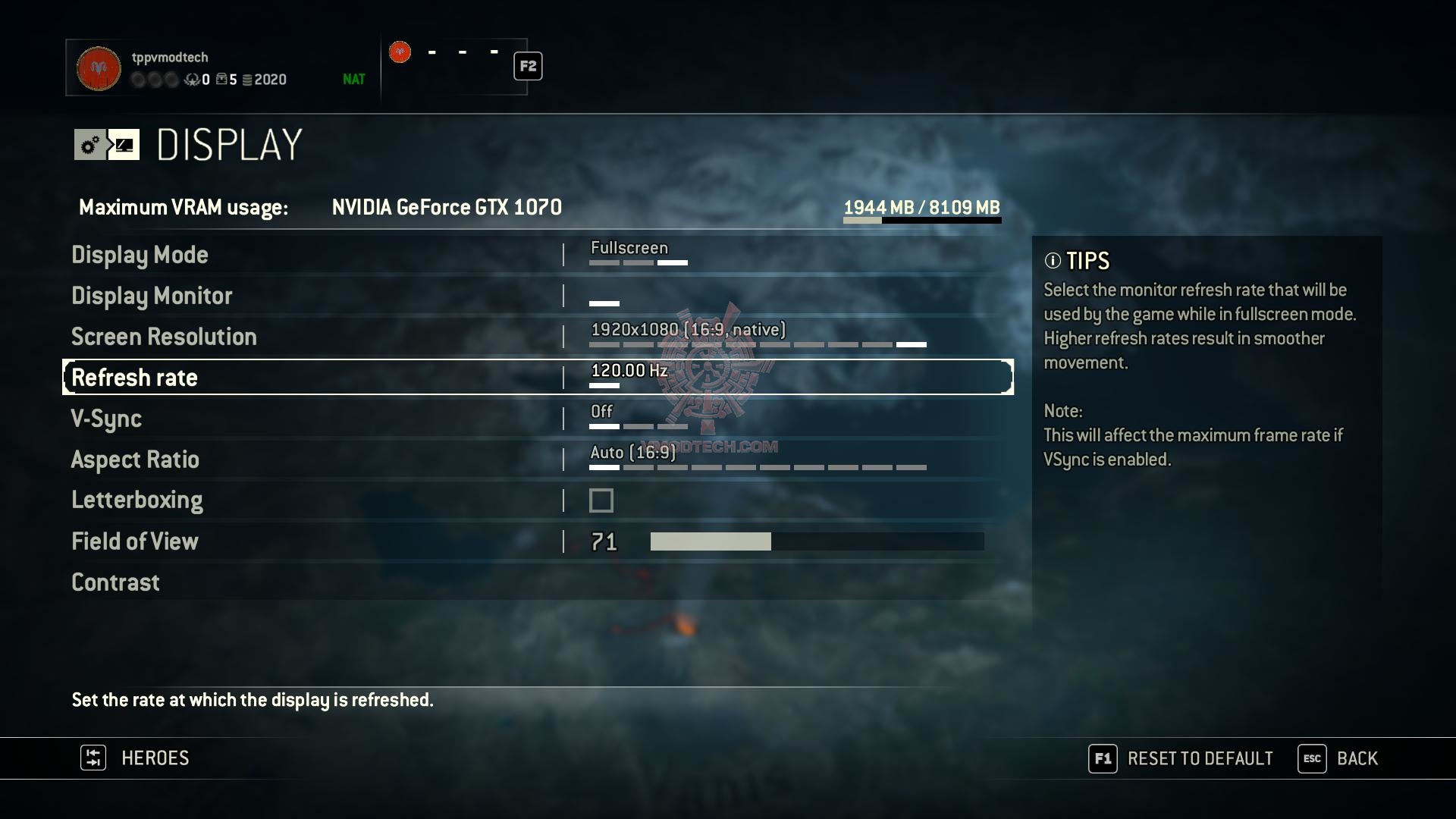Open the Screen Resolution setting
1456x819 pixels.
tap(164, 337)
